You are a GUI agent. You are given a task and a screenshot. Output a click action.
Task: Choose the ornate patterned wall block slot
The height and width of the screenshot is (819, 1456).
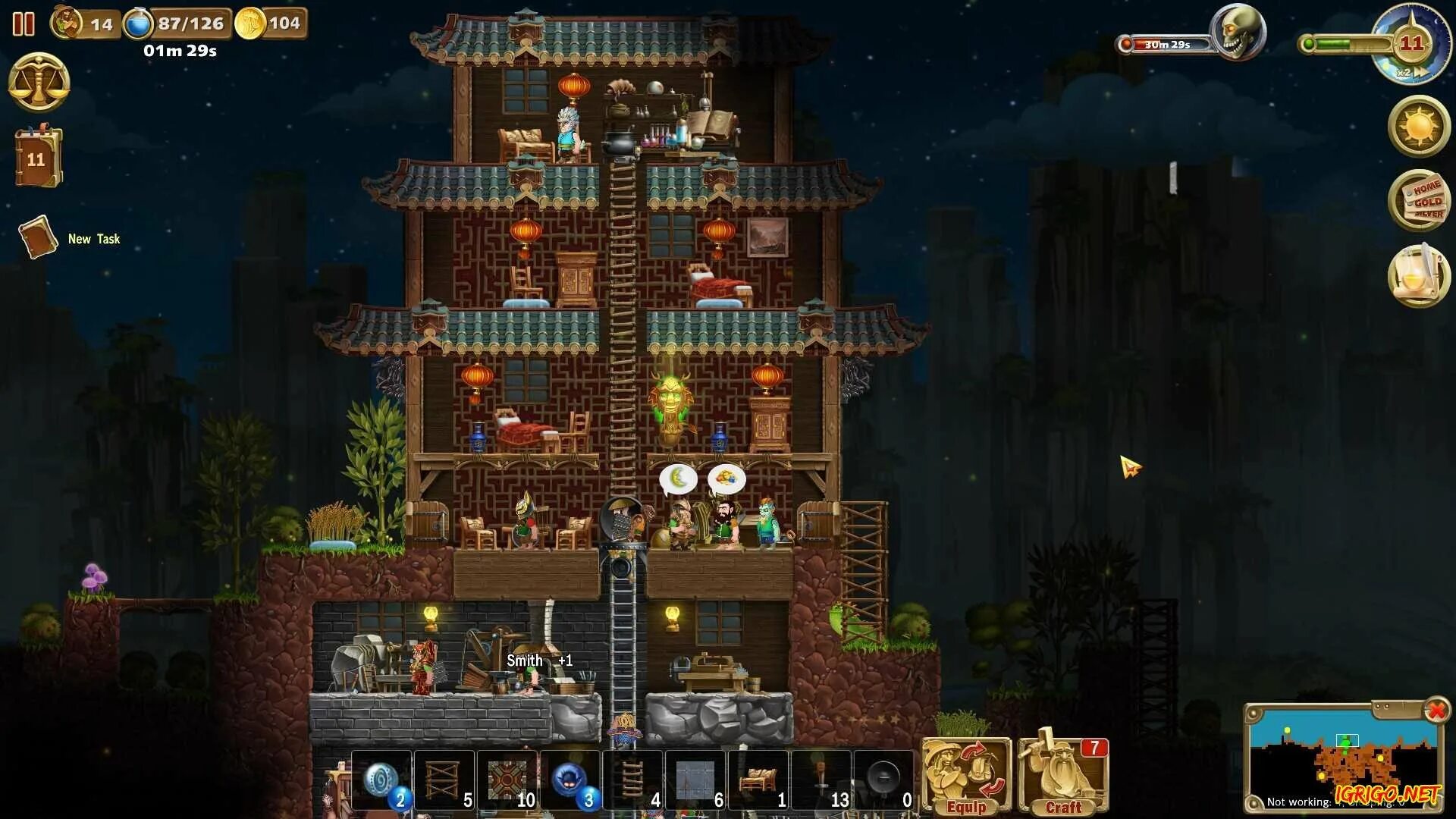point(507,780)
